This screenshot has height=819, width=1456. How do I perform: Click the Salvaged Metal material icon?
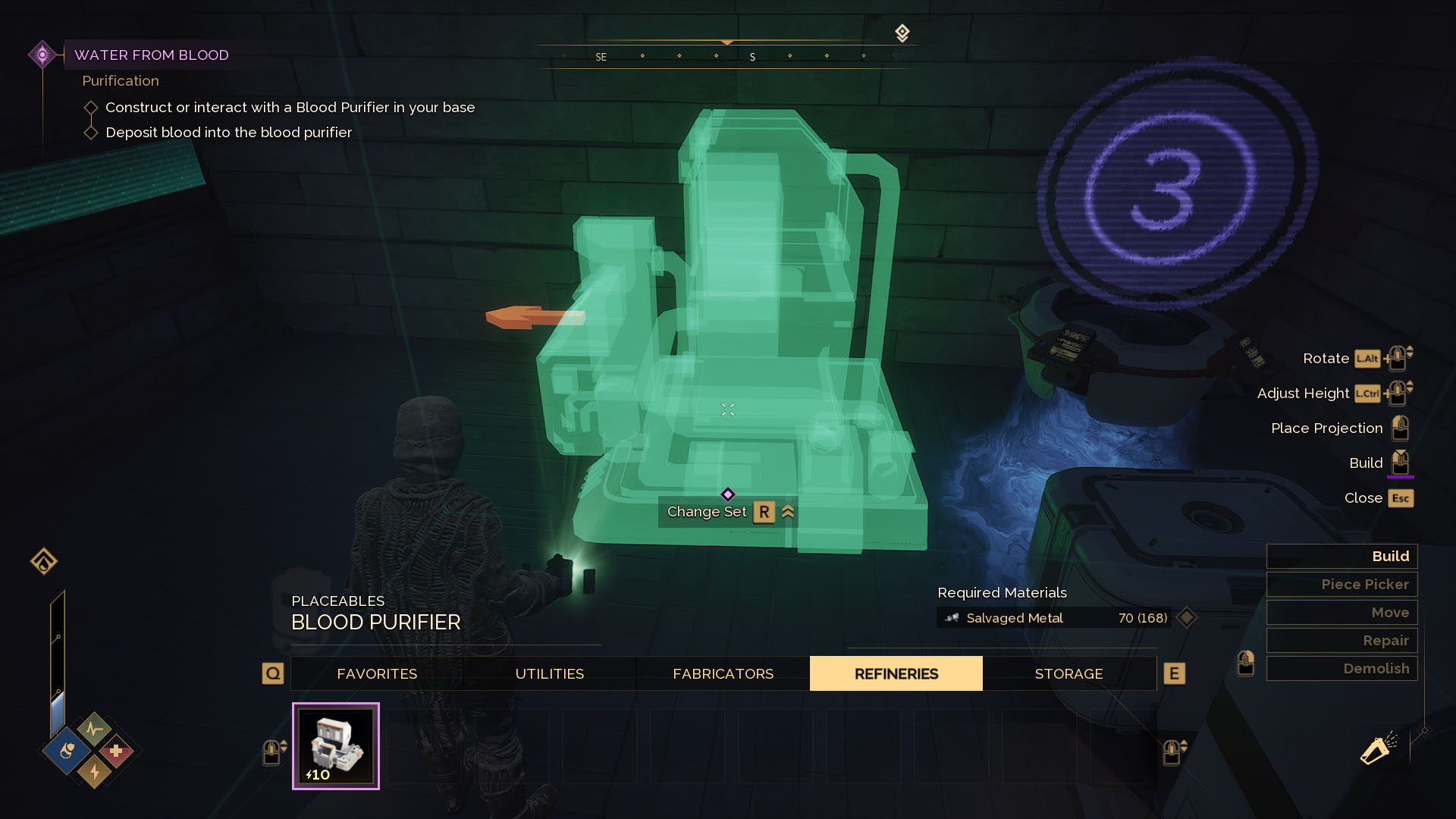(x=952, y=618)
